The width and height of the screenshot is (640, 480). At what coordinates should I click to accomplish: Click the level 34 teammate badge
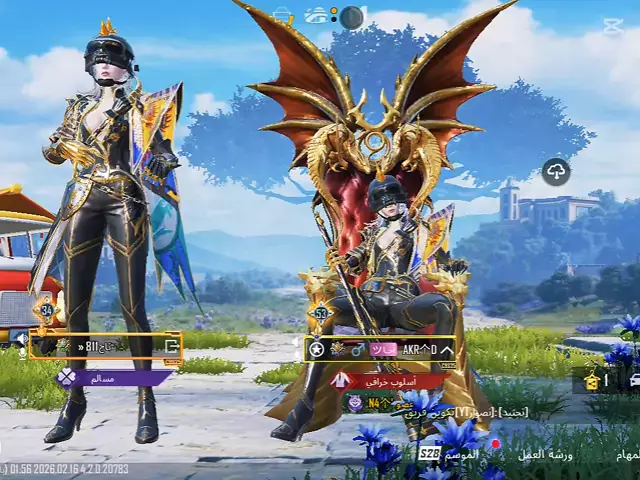click(x=46, y=310)
